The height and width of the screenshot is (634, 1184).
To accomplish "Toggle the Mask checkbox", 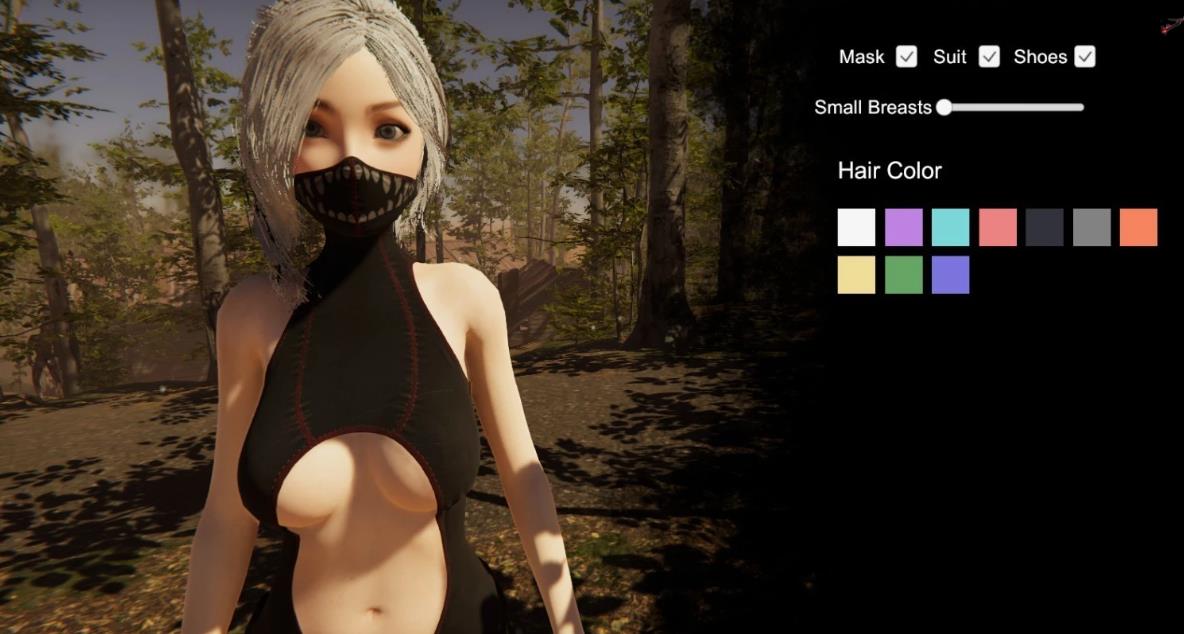I will coord(906,57).
